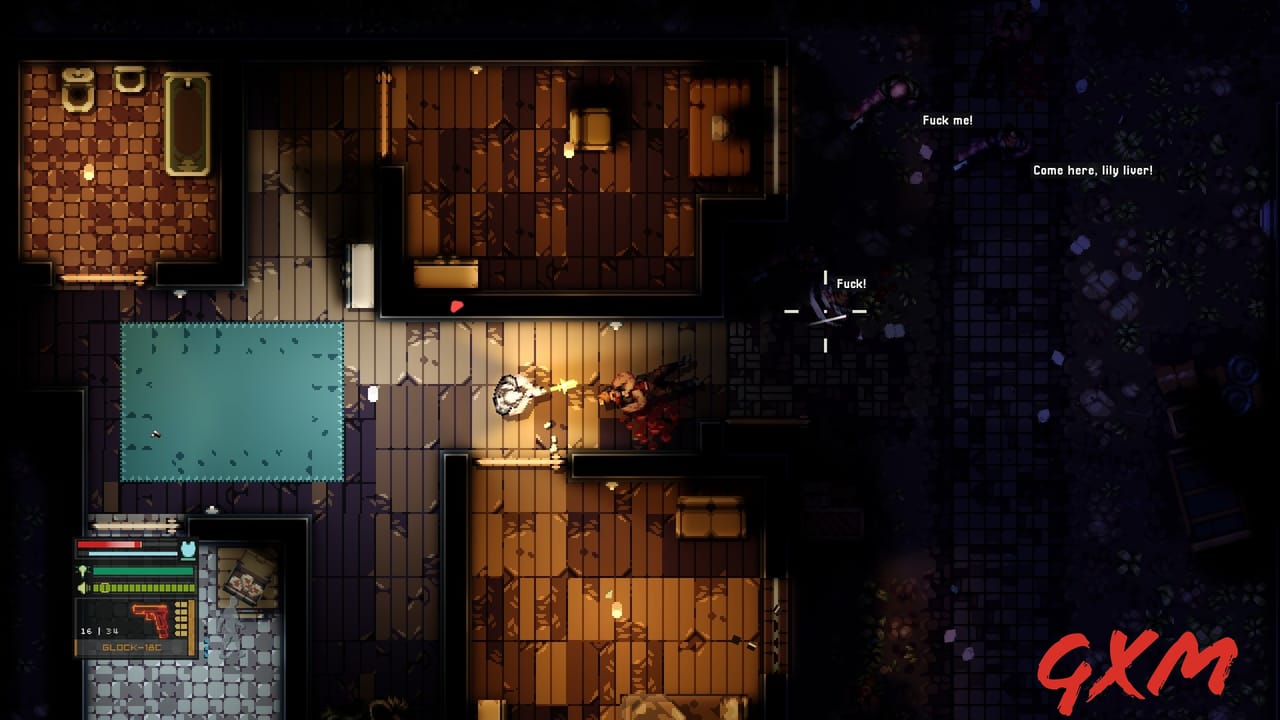Click the 'Come here, lily liver!' speech line

[1091, 170]
